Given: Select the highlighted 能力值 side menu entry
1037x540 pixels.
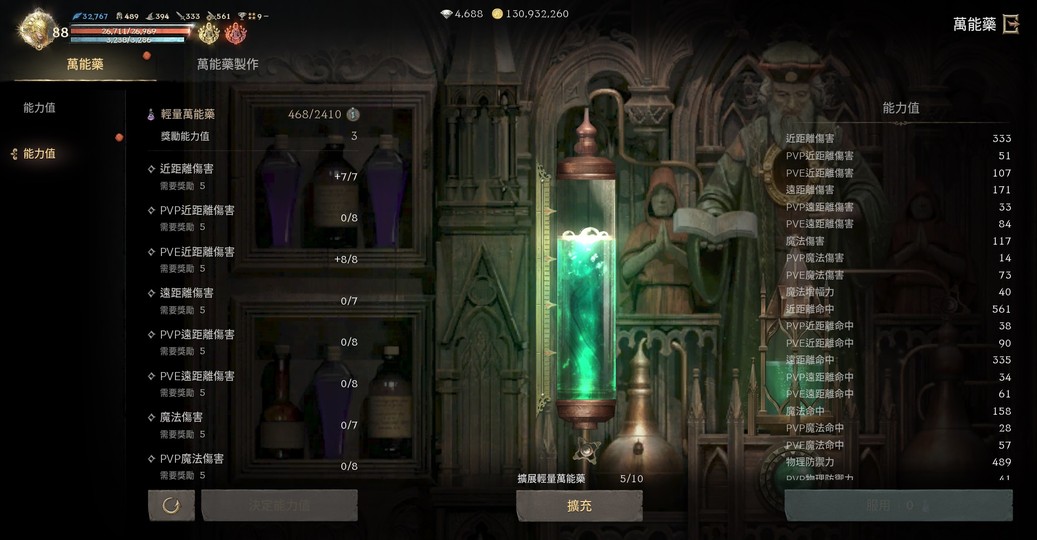Looking at the screenshot, I should click(x=39, y=154).
